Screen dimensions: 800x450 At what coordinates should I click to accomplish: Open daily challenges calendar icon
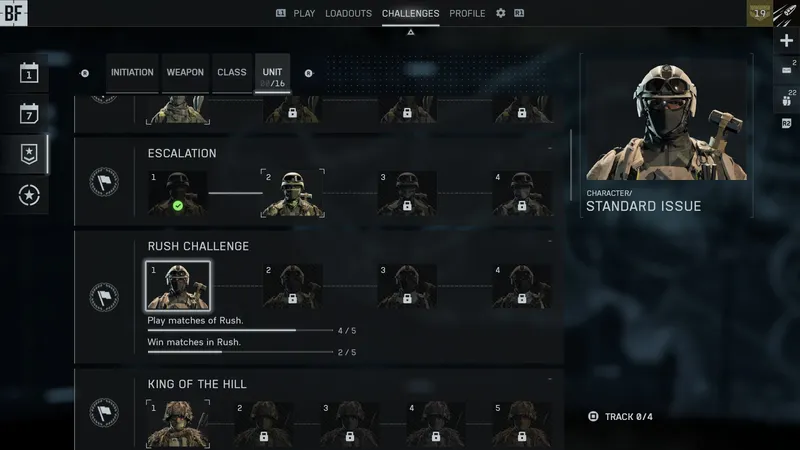29,73
